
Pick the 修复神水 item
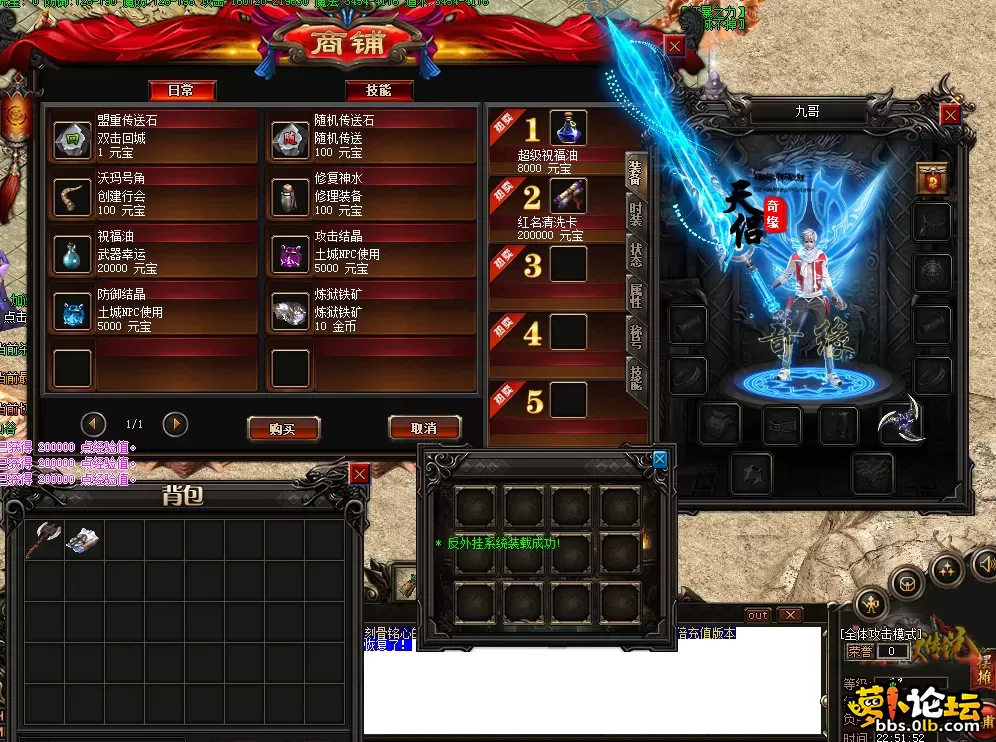coord(291,198)
